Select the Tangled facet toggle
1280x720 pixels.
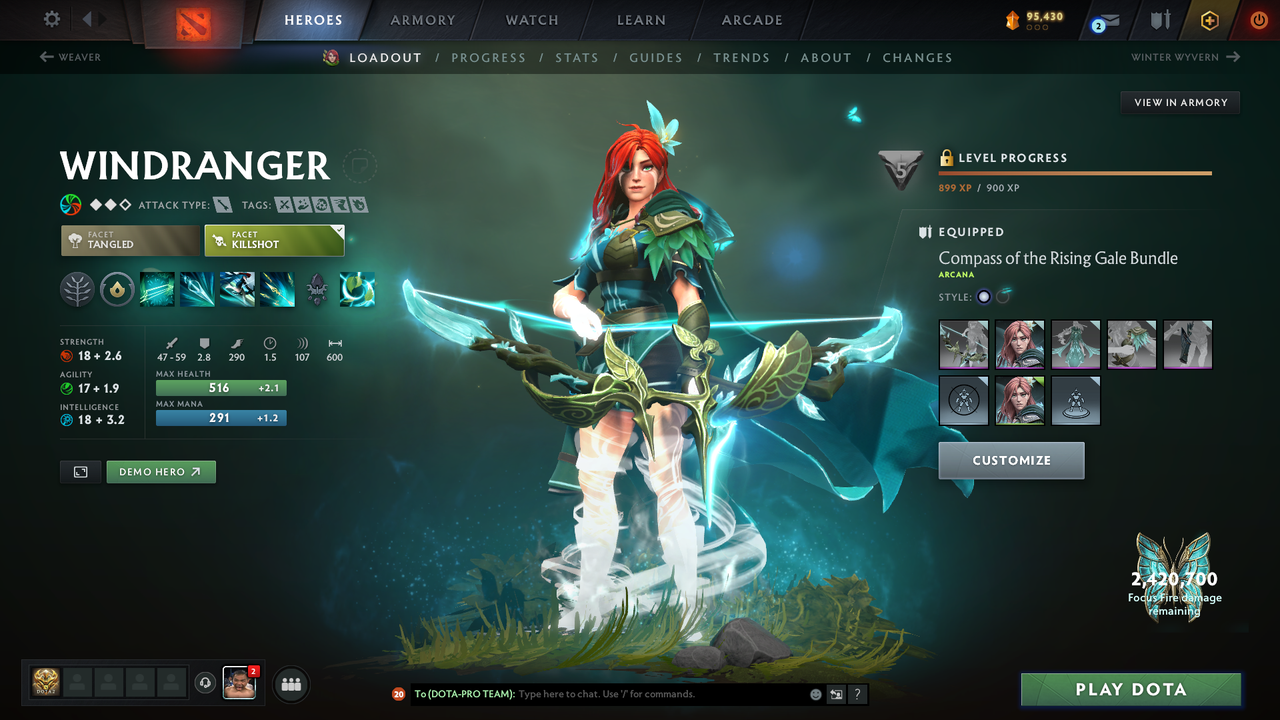point(130,240)
